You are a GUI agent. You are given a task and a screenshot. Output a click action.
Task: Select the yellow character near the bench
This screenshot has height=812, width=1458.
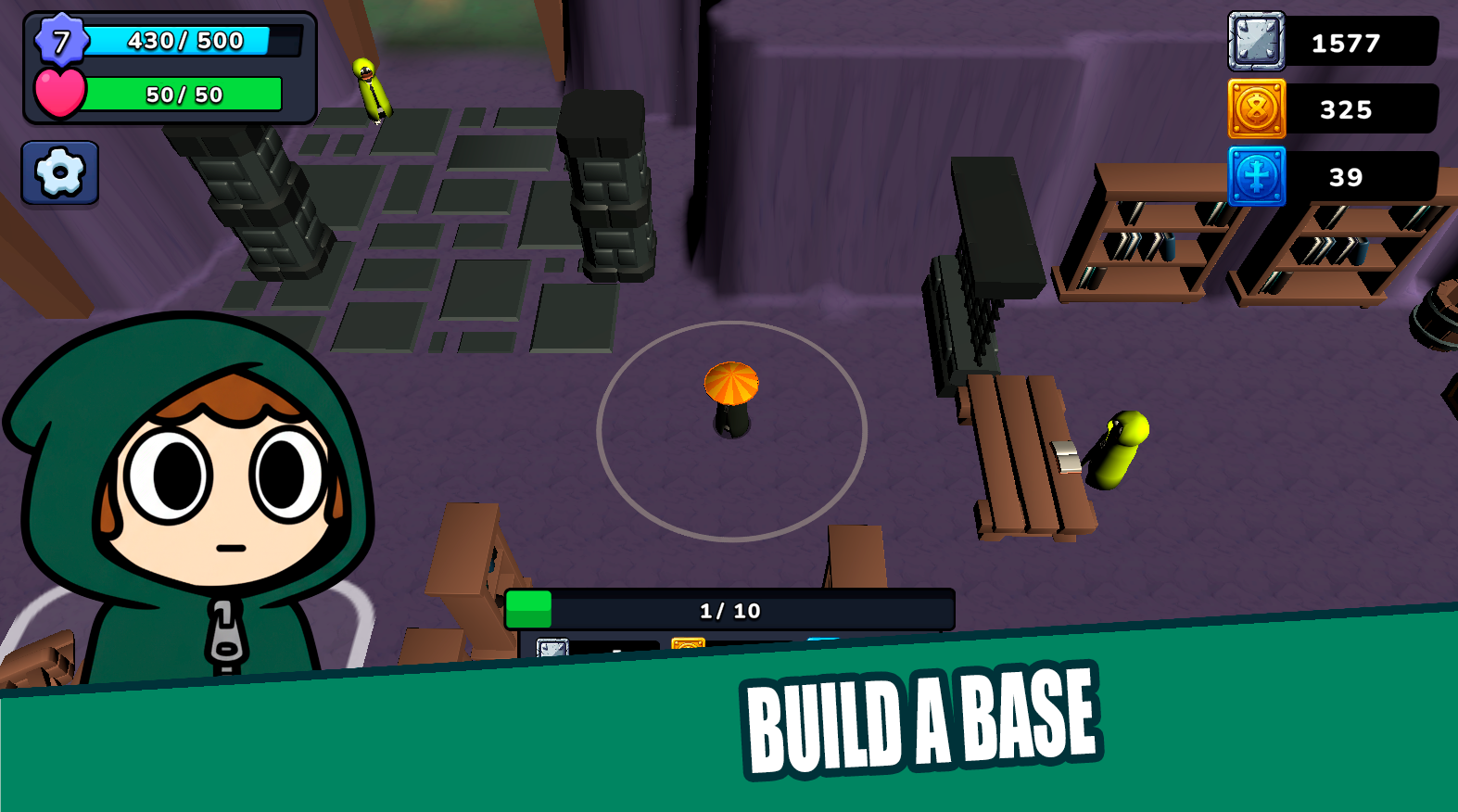pyautogui.click(x=1115, y=448)
